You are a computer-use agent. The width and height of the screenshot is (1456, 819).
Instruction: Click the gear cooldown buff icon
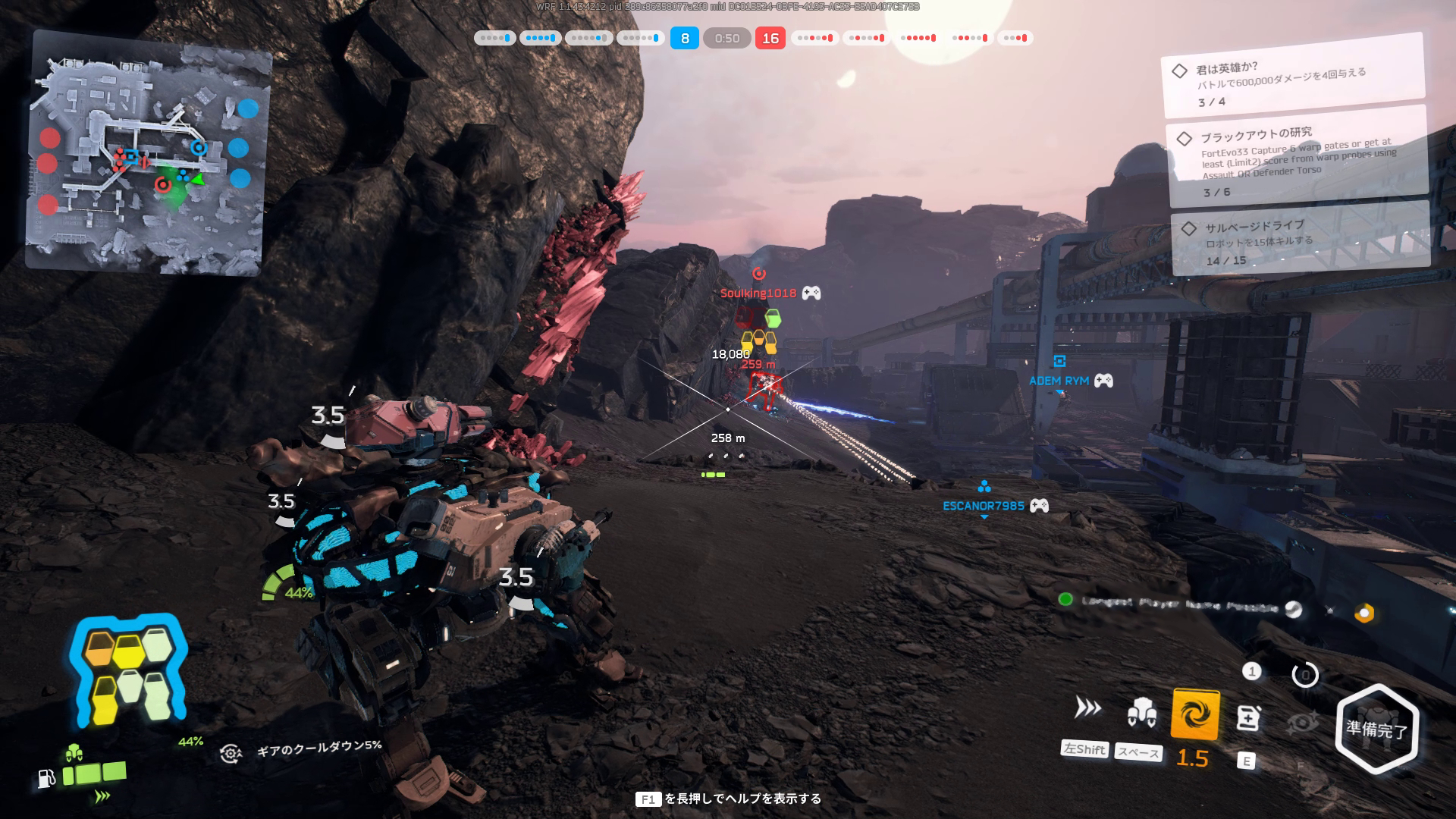231,752
